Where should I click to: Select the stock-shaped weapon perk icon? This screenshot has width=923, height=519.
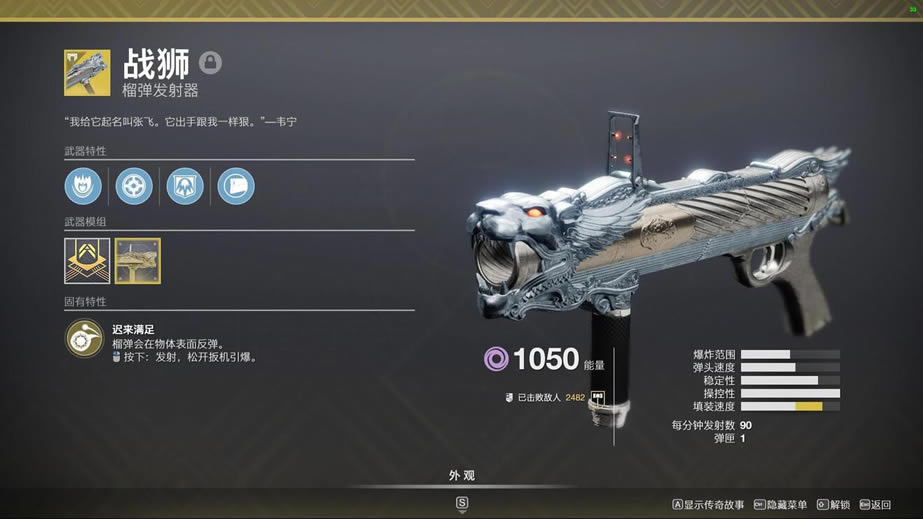click(x=236, y=186)
